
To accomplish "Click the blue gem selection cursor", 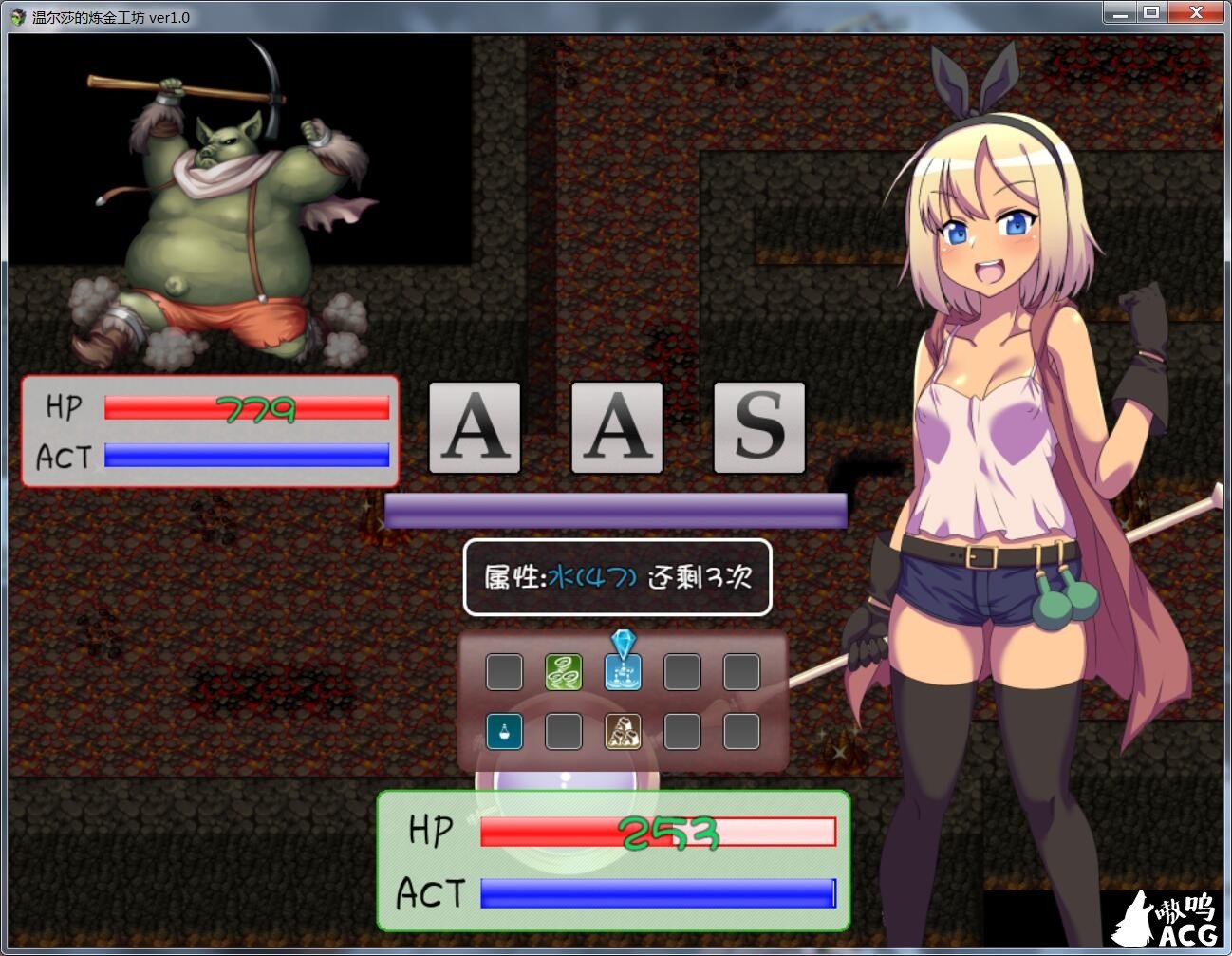I will (x=624, y=644).
